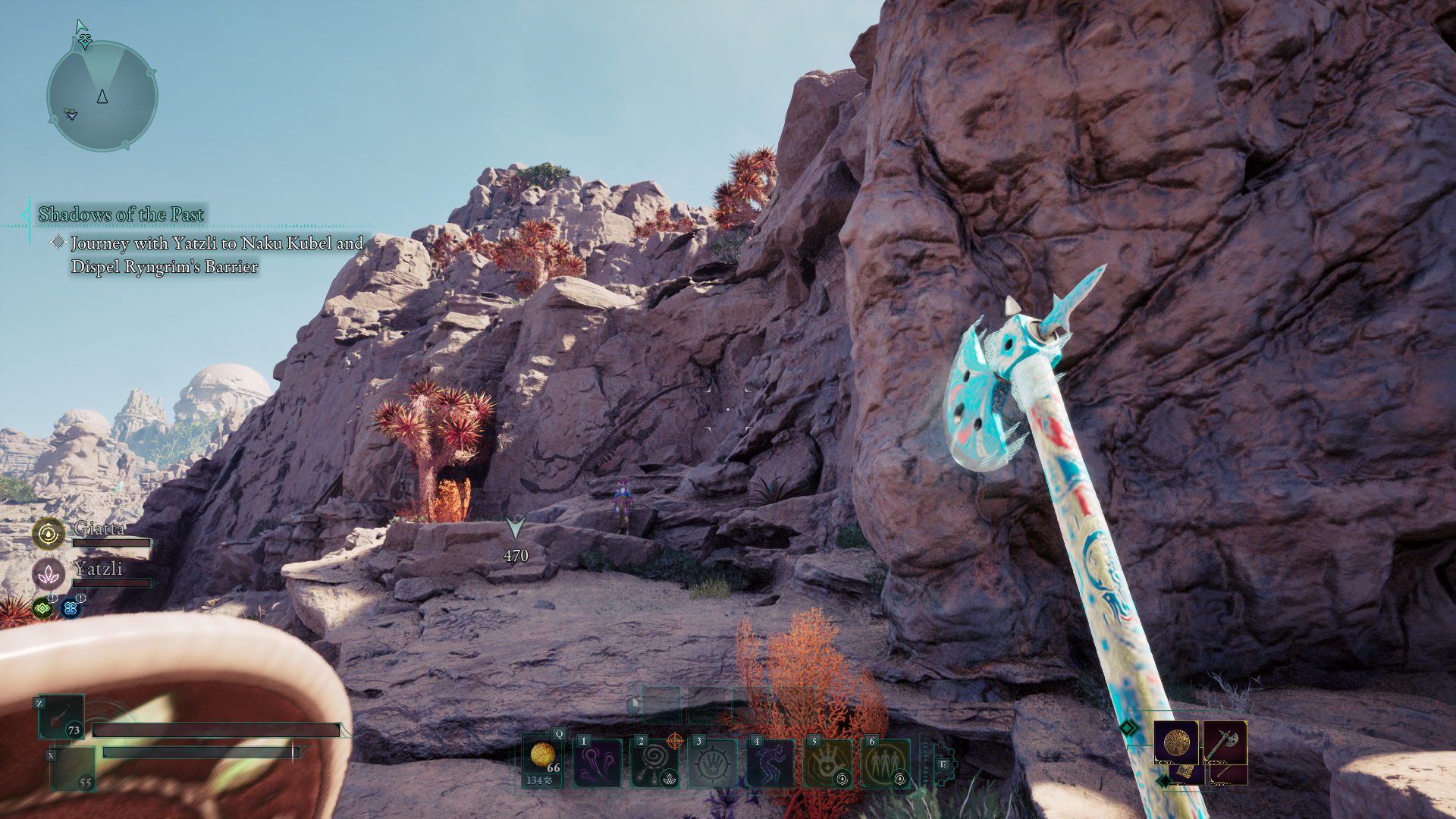Screen dimensions: 1456x819
Task: Activate the purple wisps ability in slot 1
Action: pyautogui.click(x=598, y=763)
